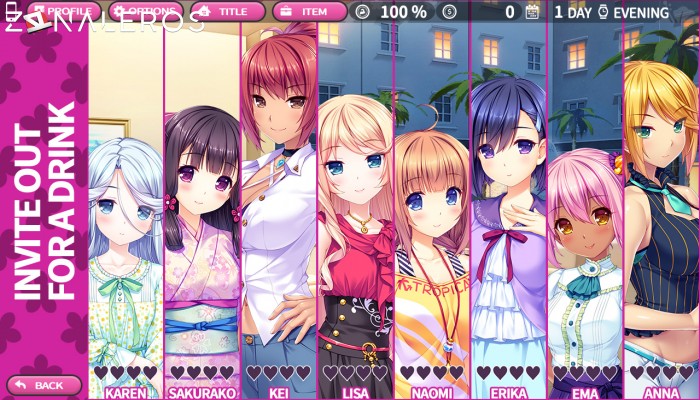Return to the Title screen
Viewport: 700px width, 400px height.
tap(228, 12)
